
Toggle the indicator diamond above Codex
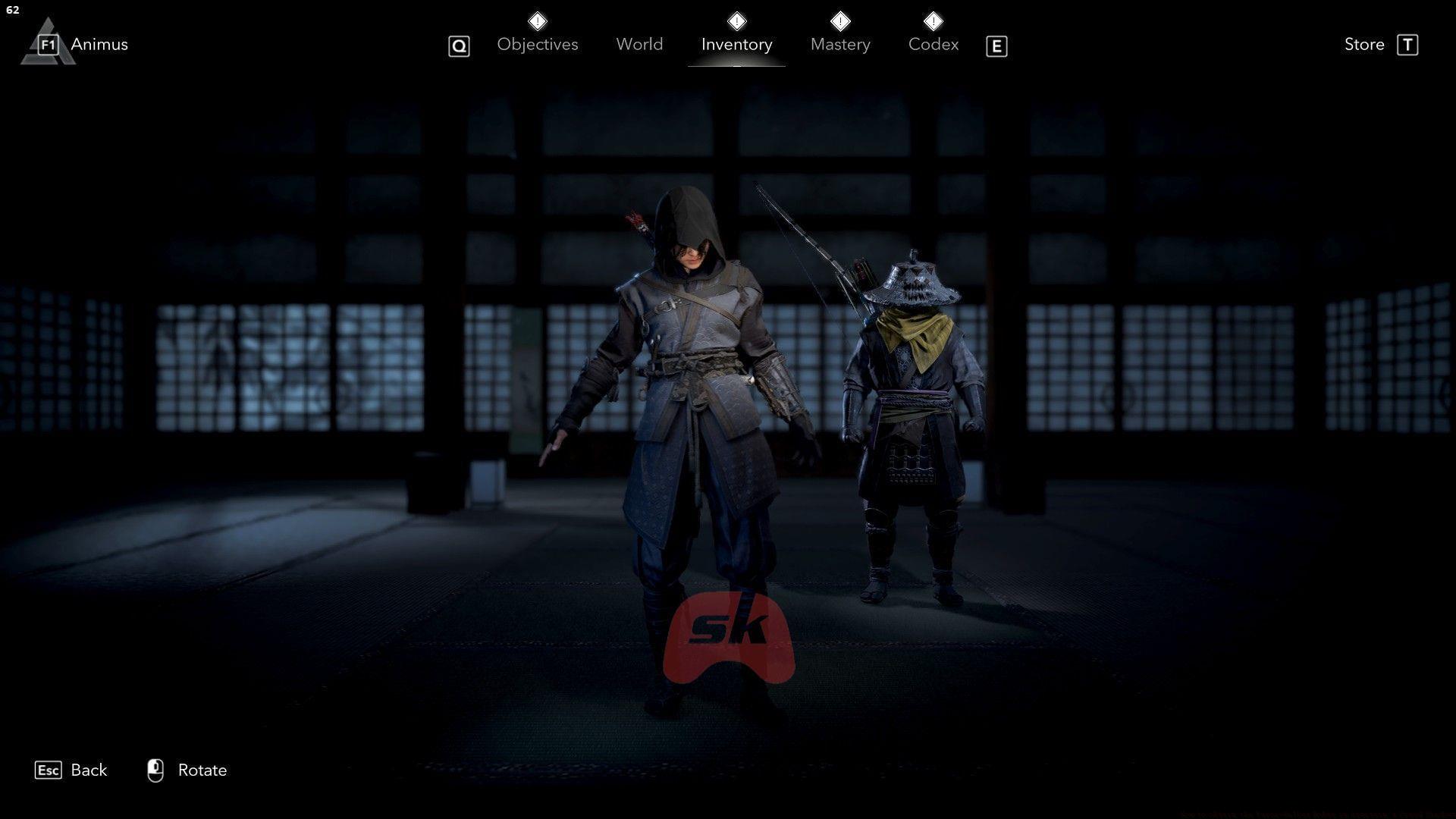934,20
